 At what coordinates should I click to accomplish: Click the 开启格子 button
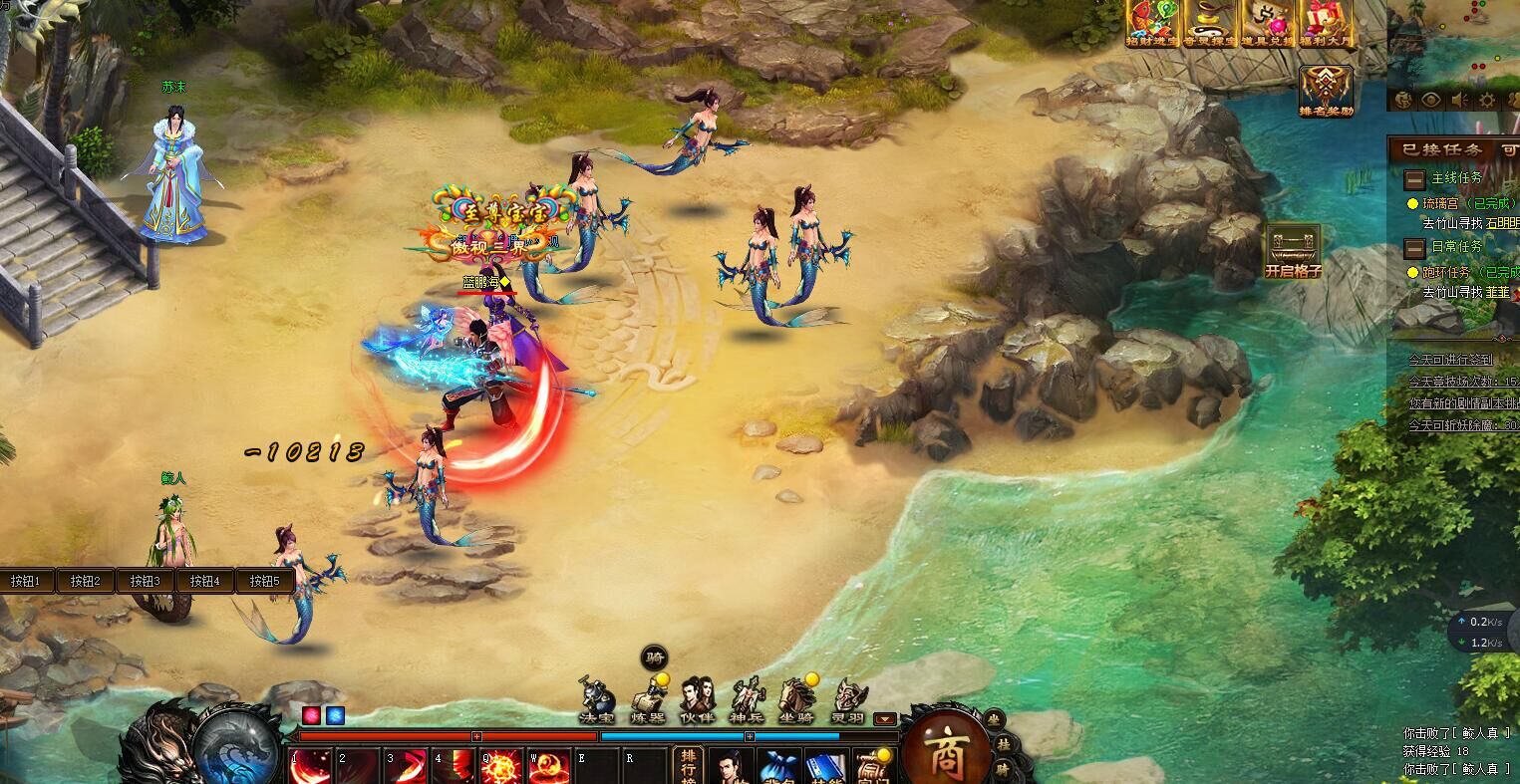(1293, 251)
